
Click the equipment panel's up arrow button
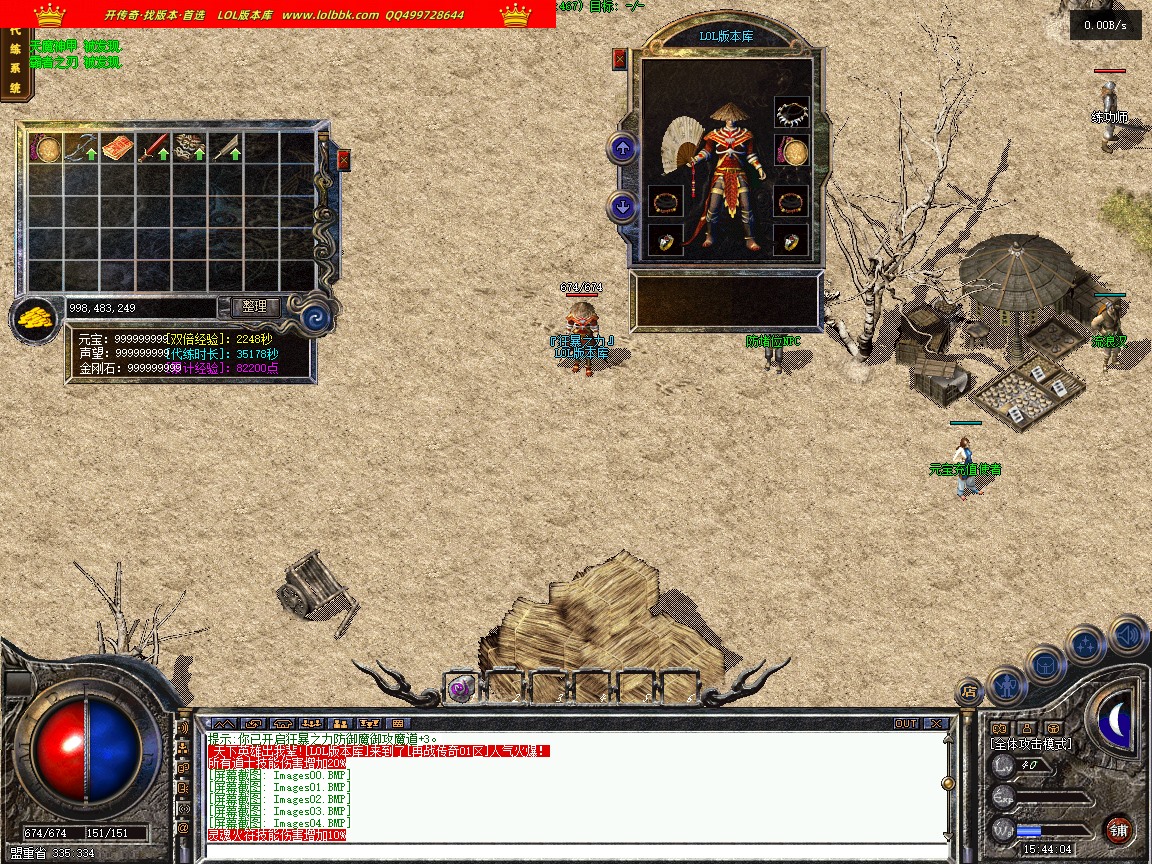pyautogui.click(x=623, y=149)
